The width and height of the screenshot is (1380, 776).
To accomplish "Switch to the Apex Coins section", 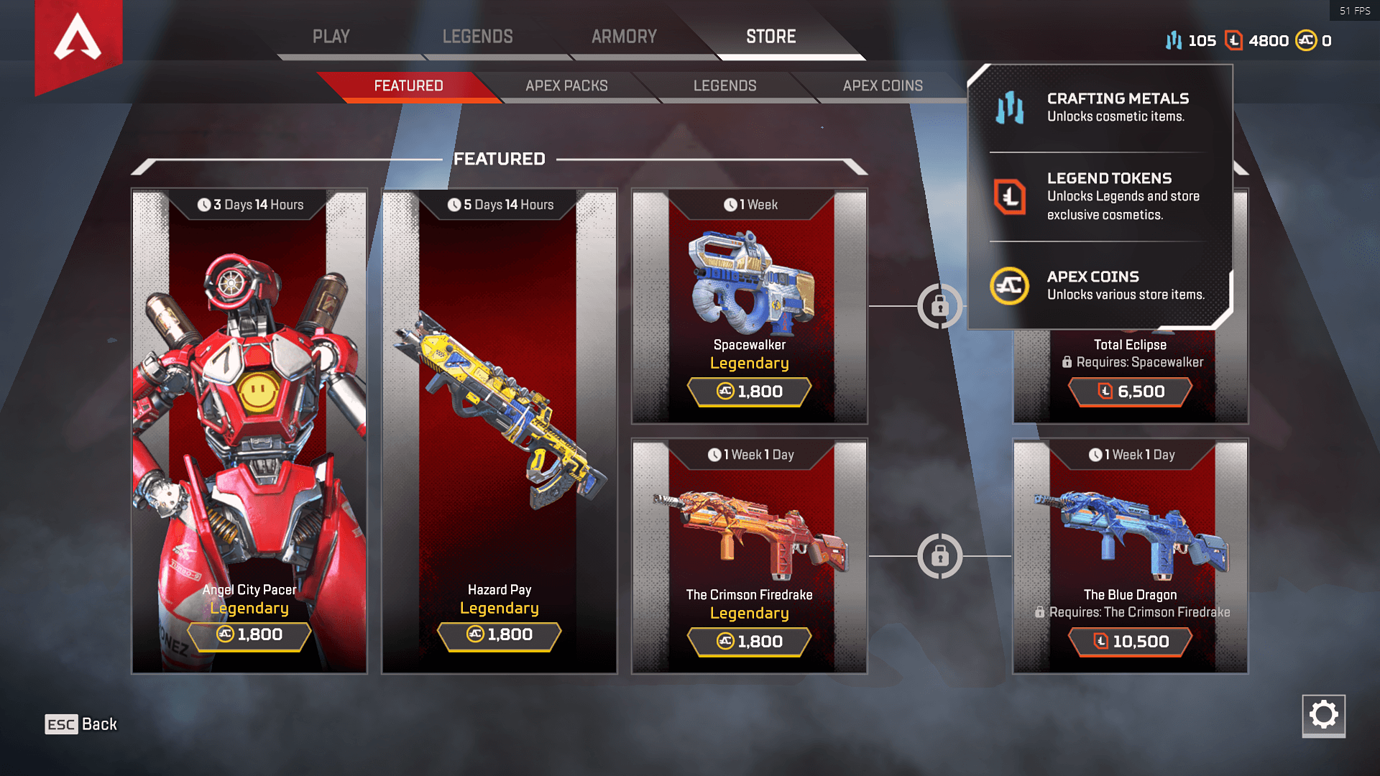I will point(882,86).
